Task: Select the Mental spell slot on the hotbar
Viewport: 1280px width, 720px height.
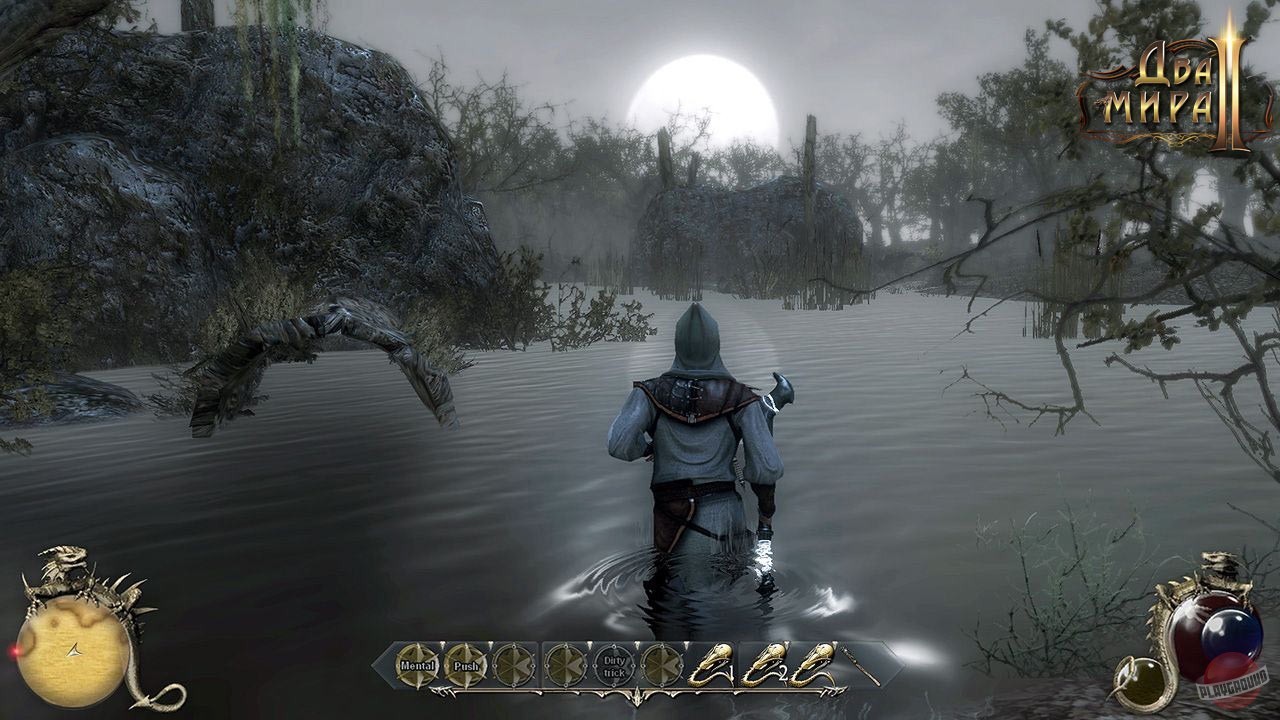Action: click(x=418, y=664)
